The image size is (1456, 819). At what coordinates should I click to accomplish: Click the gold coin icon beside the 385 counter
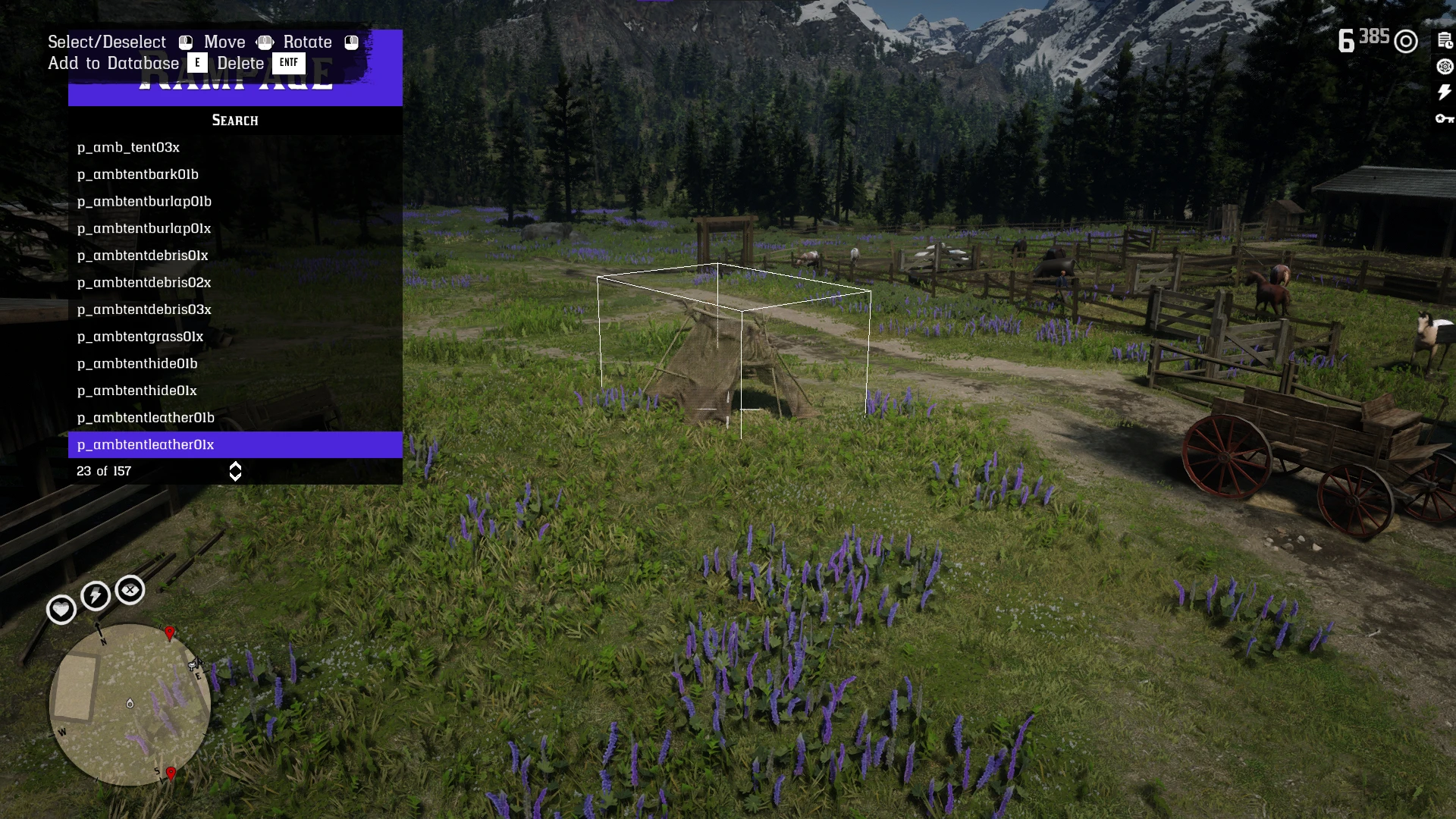tap(1407, 42)
